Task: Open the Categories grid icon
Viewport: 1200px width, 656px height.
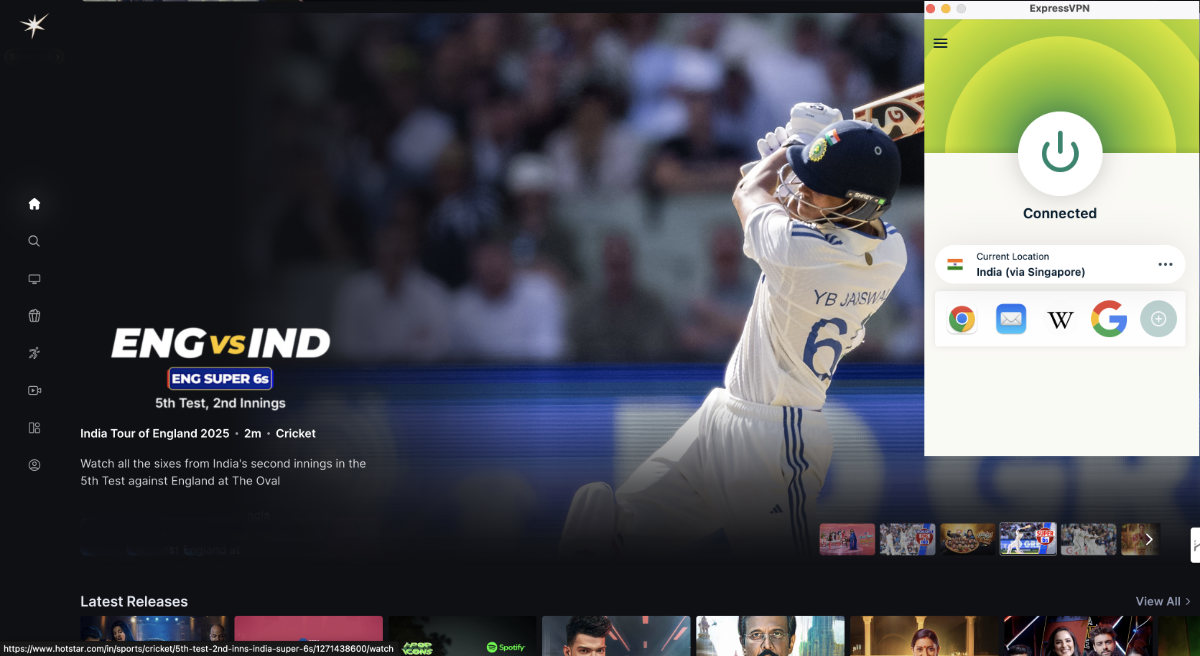Action: (x=34, y=428)
